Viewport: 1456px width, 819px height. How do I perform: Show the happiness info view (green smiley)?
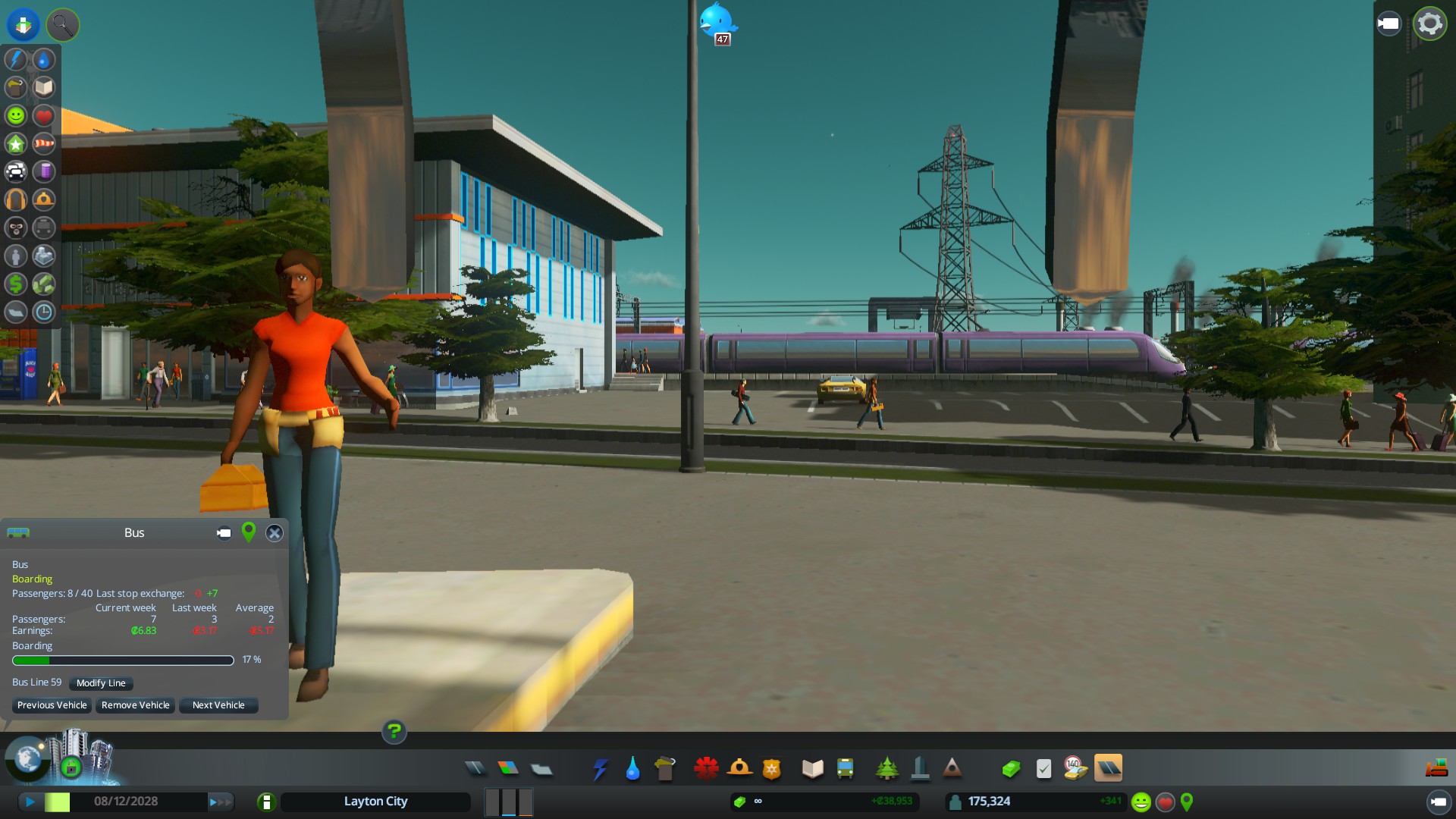click(x=16, y=115)
